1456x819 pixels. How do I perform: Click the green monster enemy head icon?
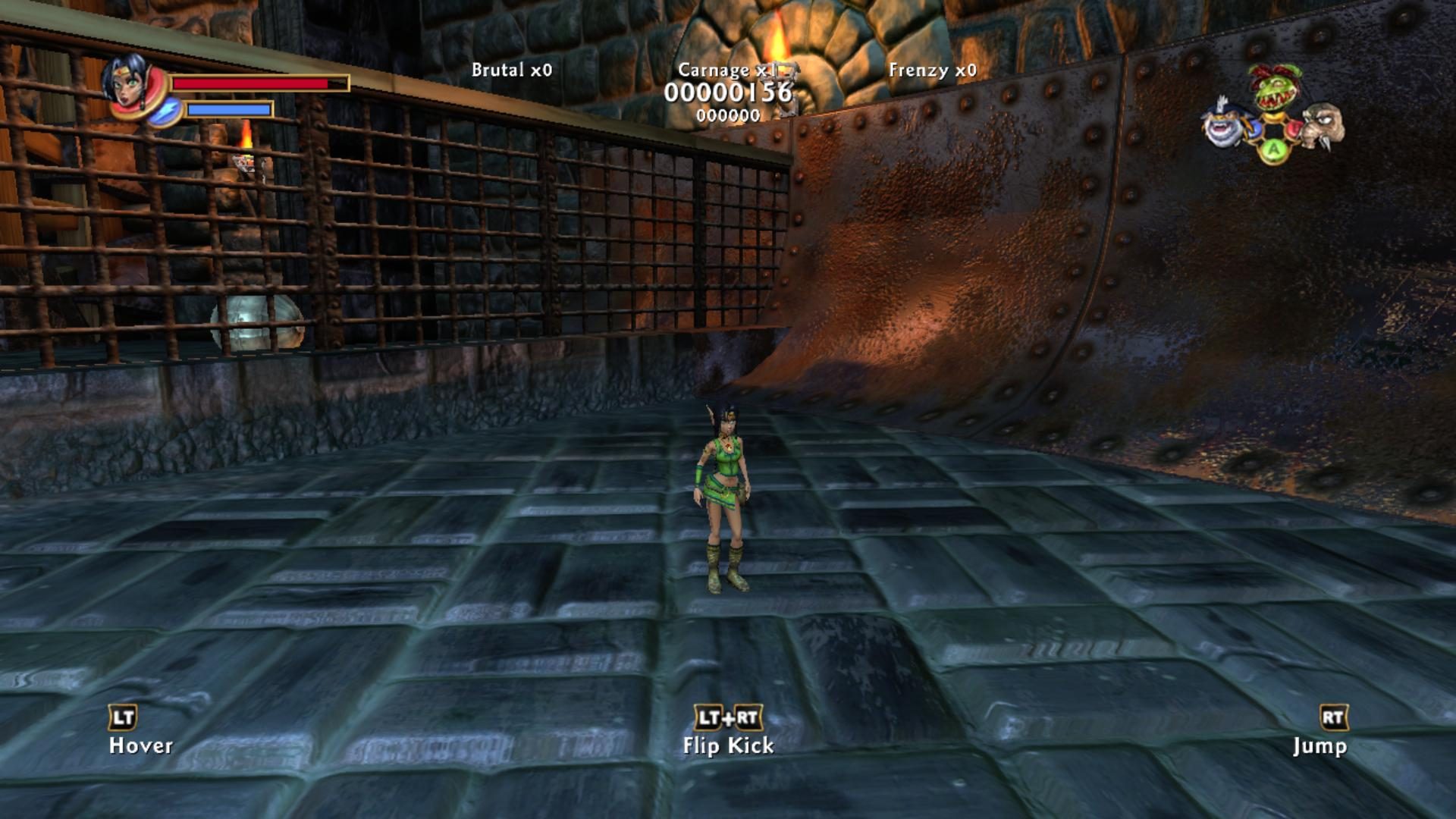pyautogui.click(x=1273, y=87)
